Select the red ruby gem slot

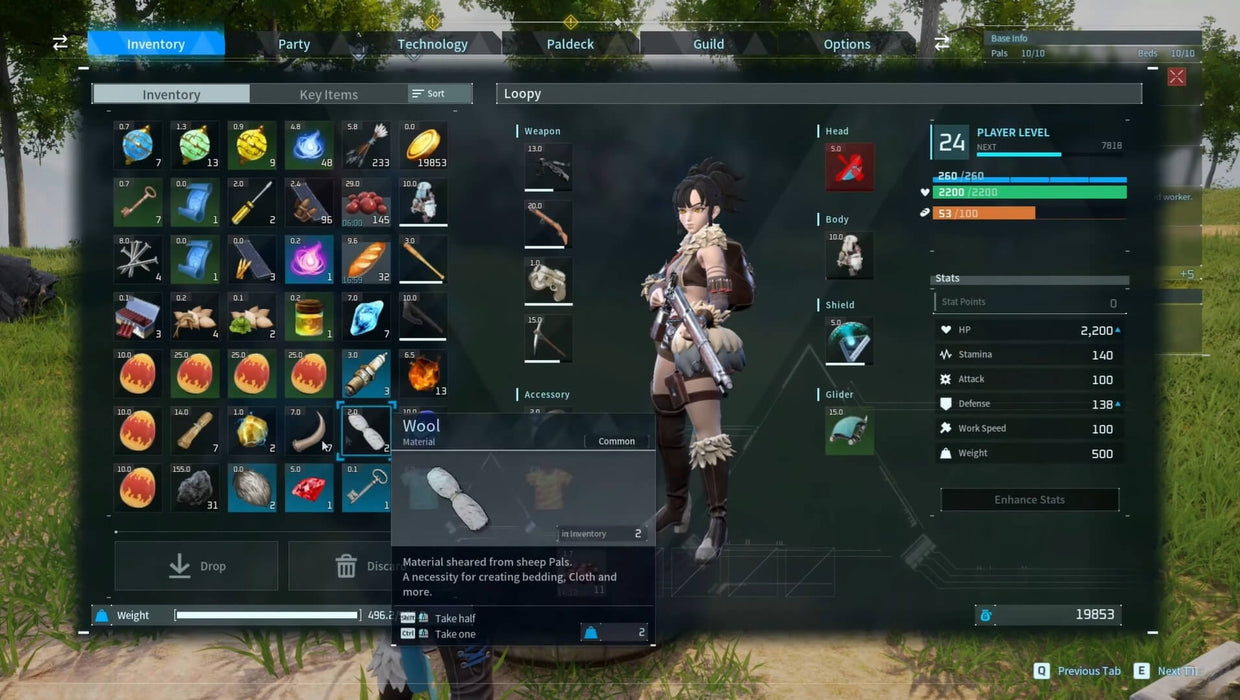(309, 489)
